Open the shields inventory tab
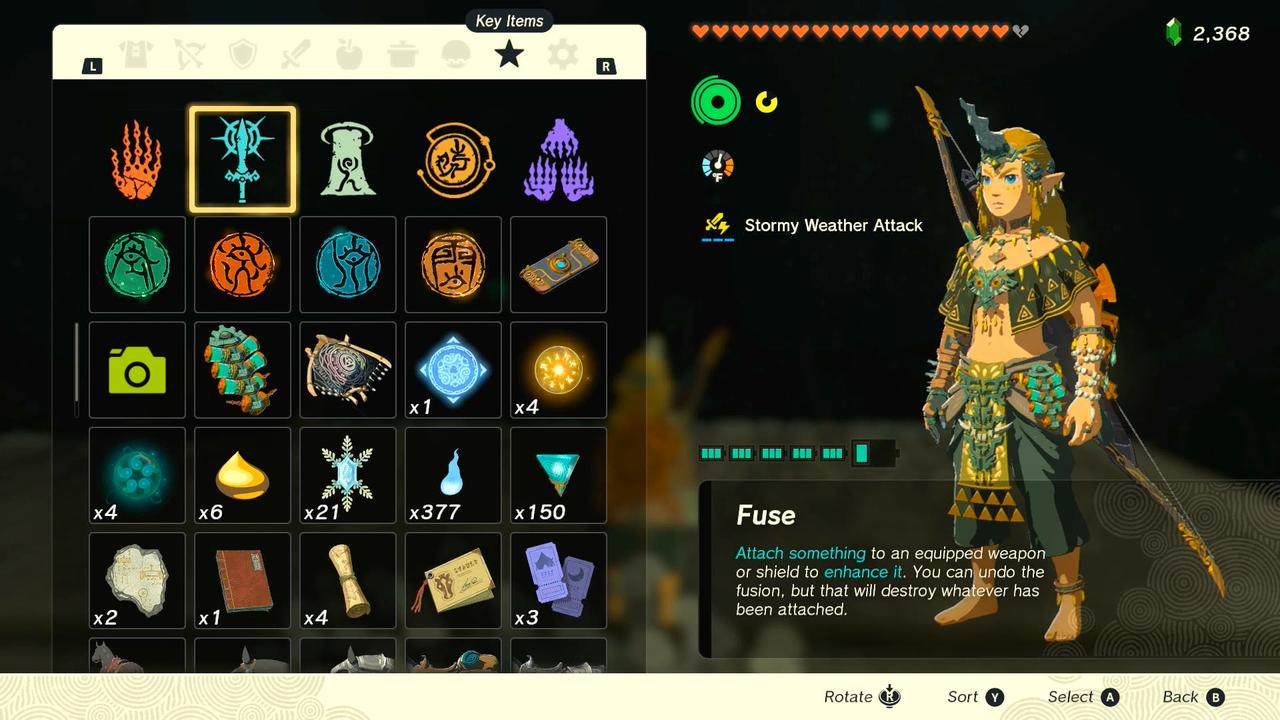 [243, 54]
